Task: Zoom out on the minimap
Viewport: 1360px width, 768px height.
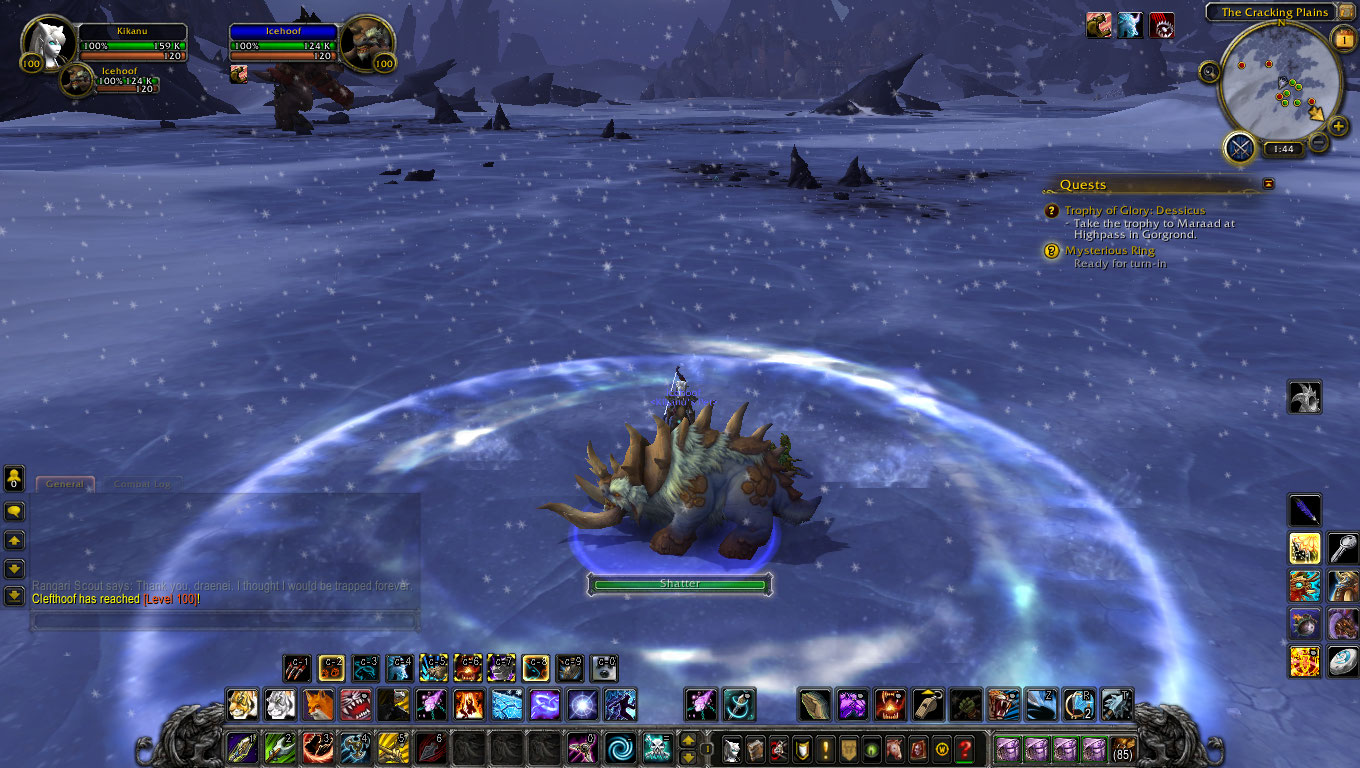Action: point(1319,143)
